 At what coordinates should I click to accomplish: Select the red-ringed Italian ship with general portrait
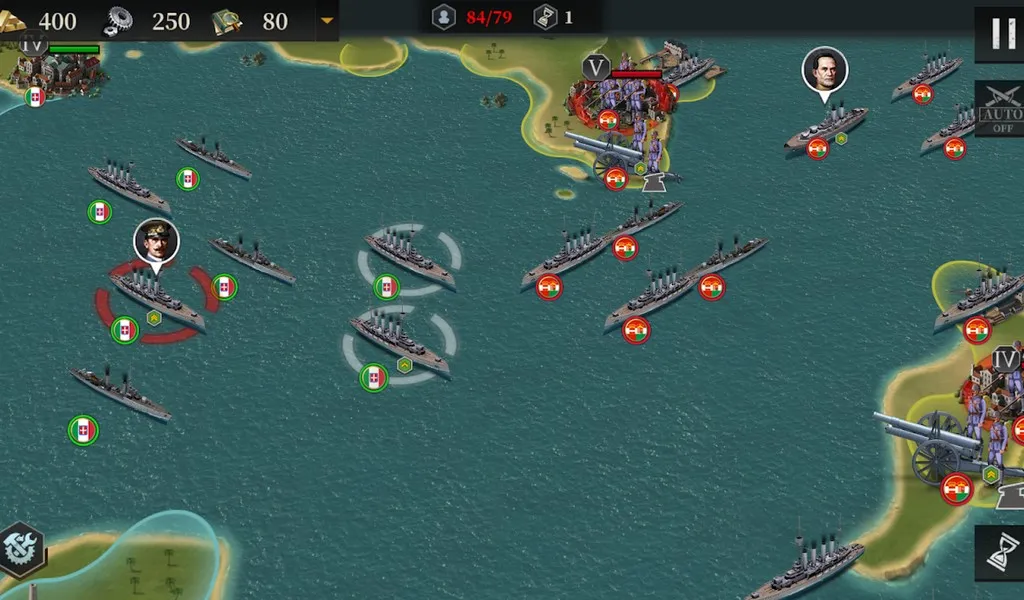[x=156, y=298]
